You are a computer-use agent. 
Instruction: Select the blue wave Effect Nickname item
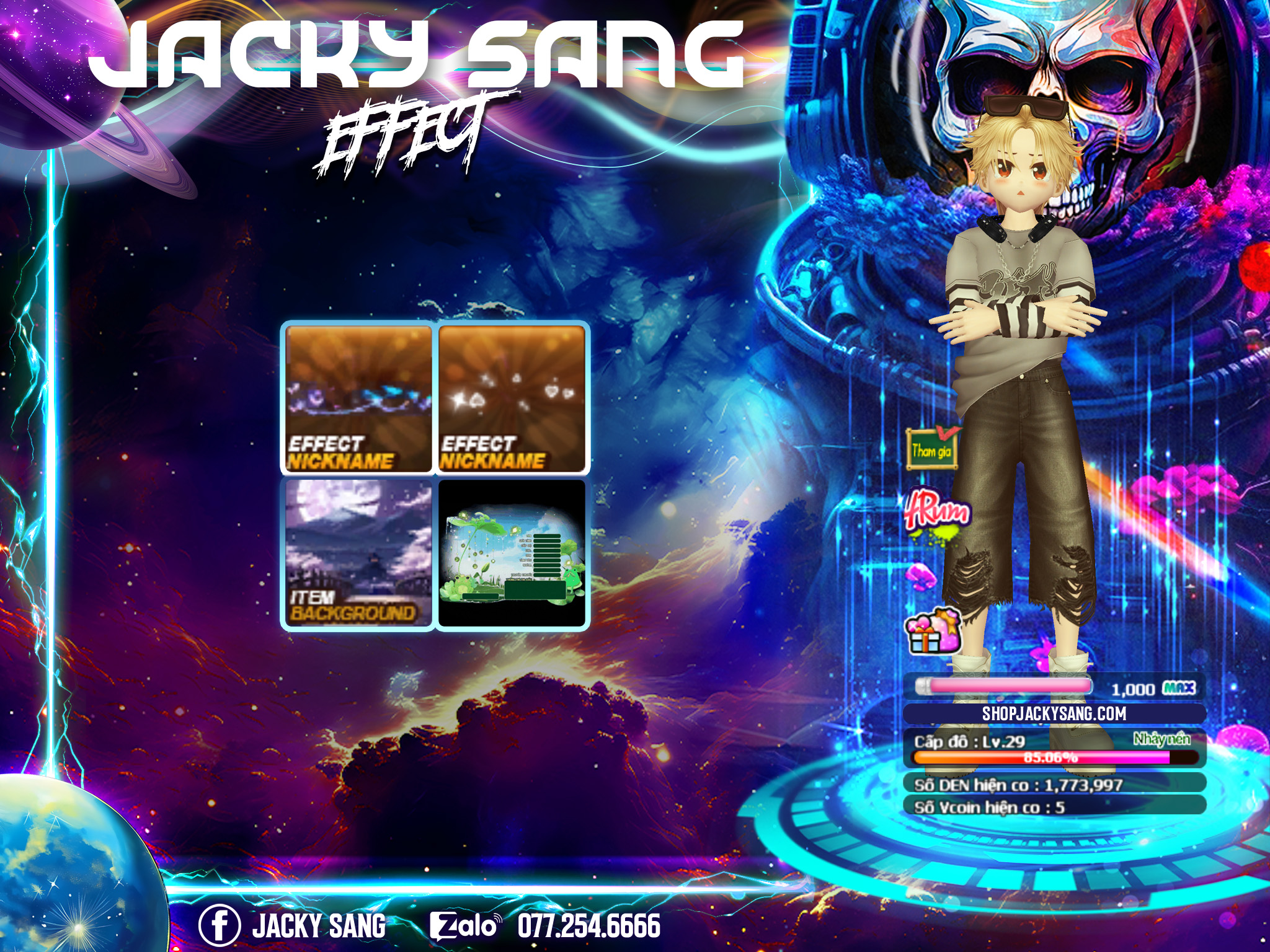358,399
